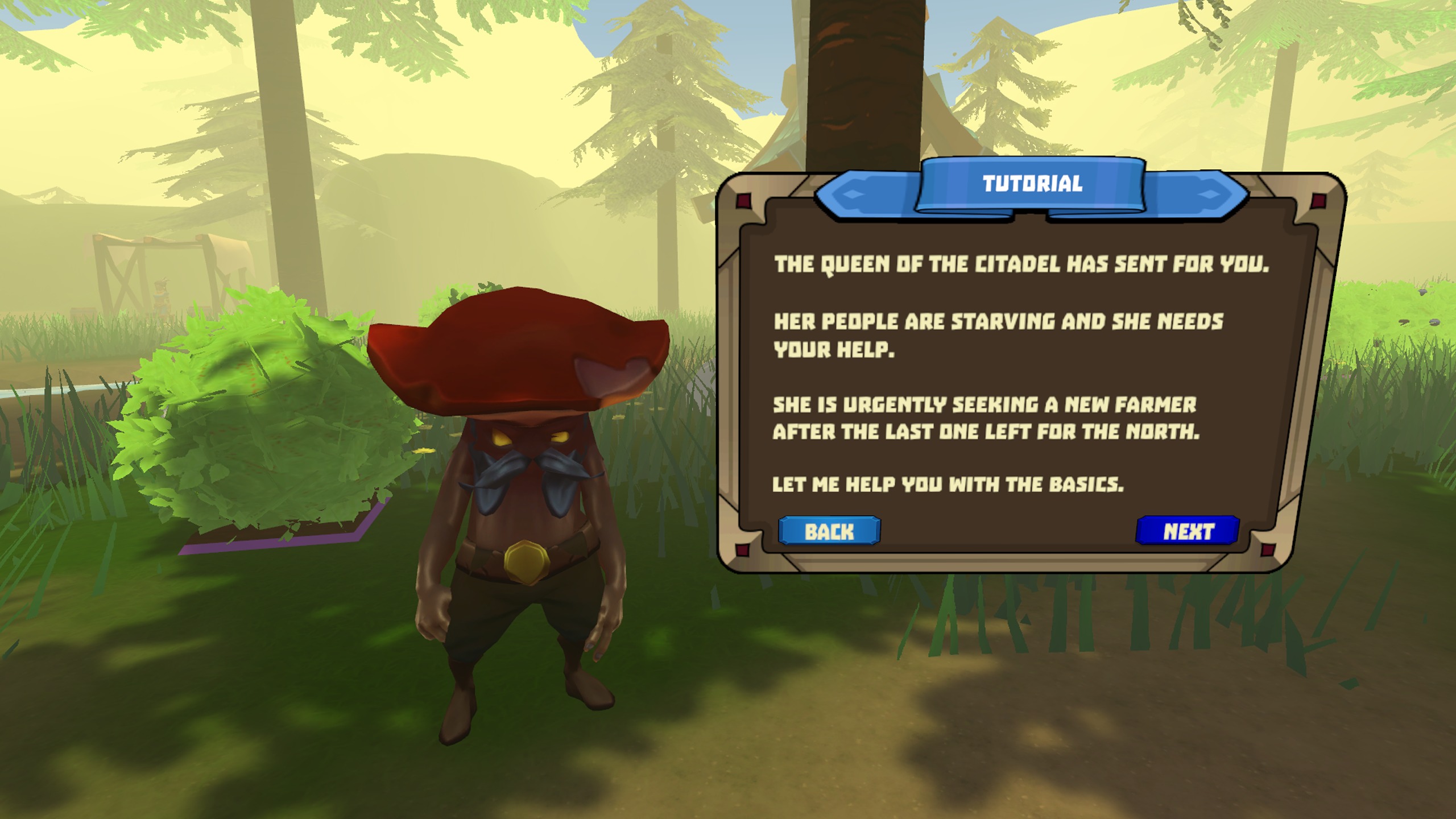
Task: Go to the previous tutorial page with Back
Action: coord(829,531)
